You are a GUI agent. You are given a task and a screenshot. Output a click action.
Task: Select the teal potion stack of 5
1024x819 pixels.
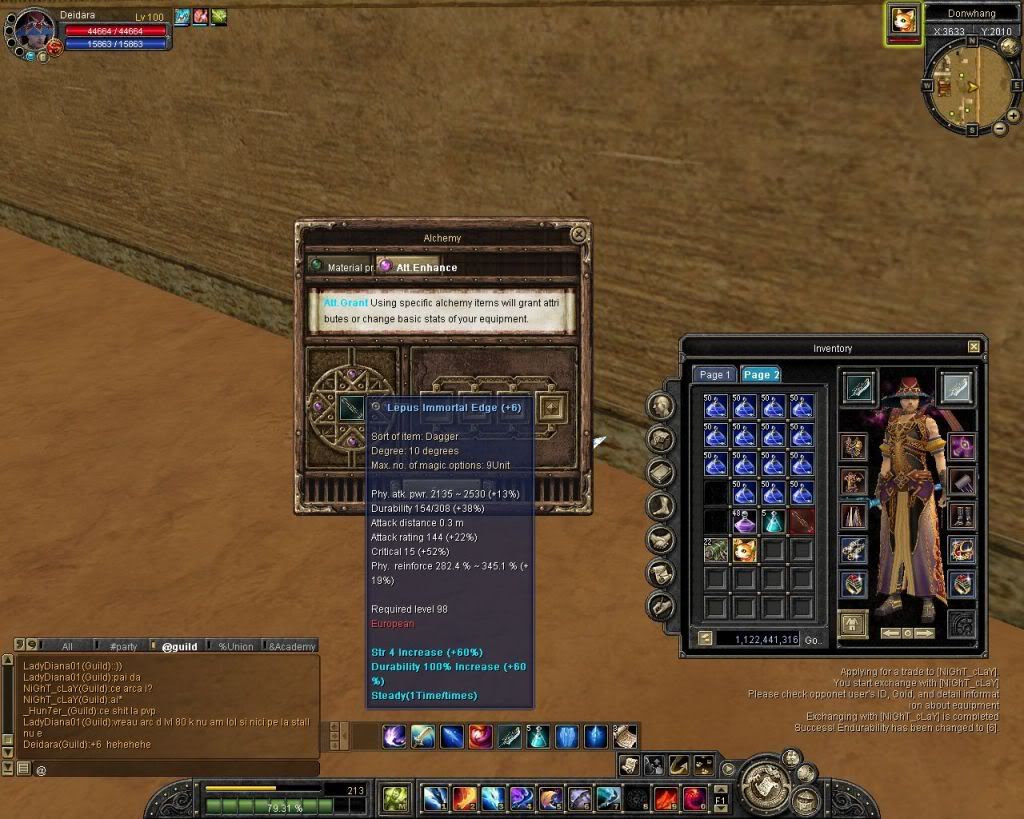pyautogui.click(x=772, y=521)
